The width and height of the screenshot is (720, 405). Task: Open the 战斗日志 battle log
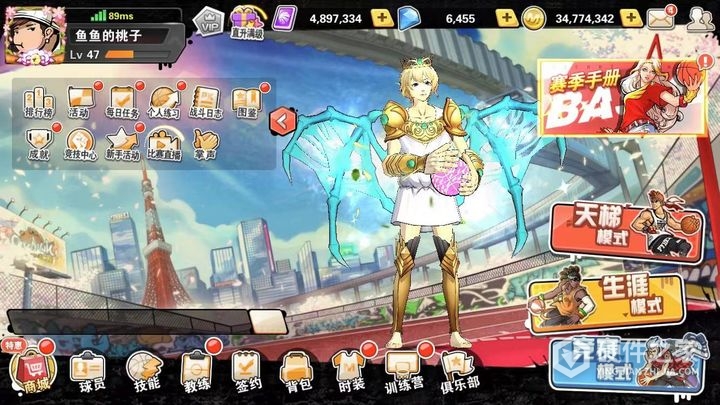(204, 103)
